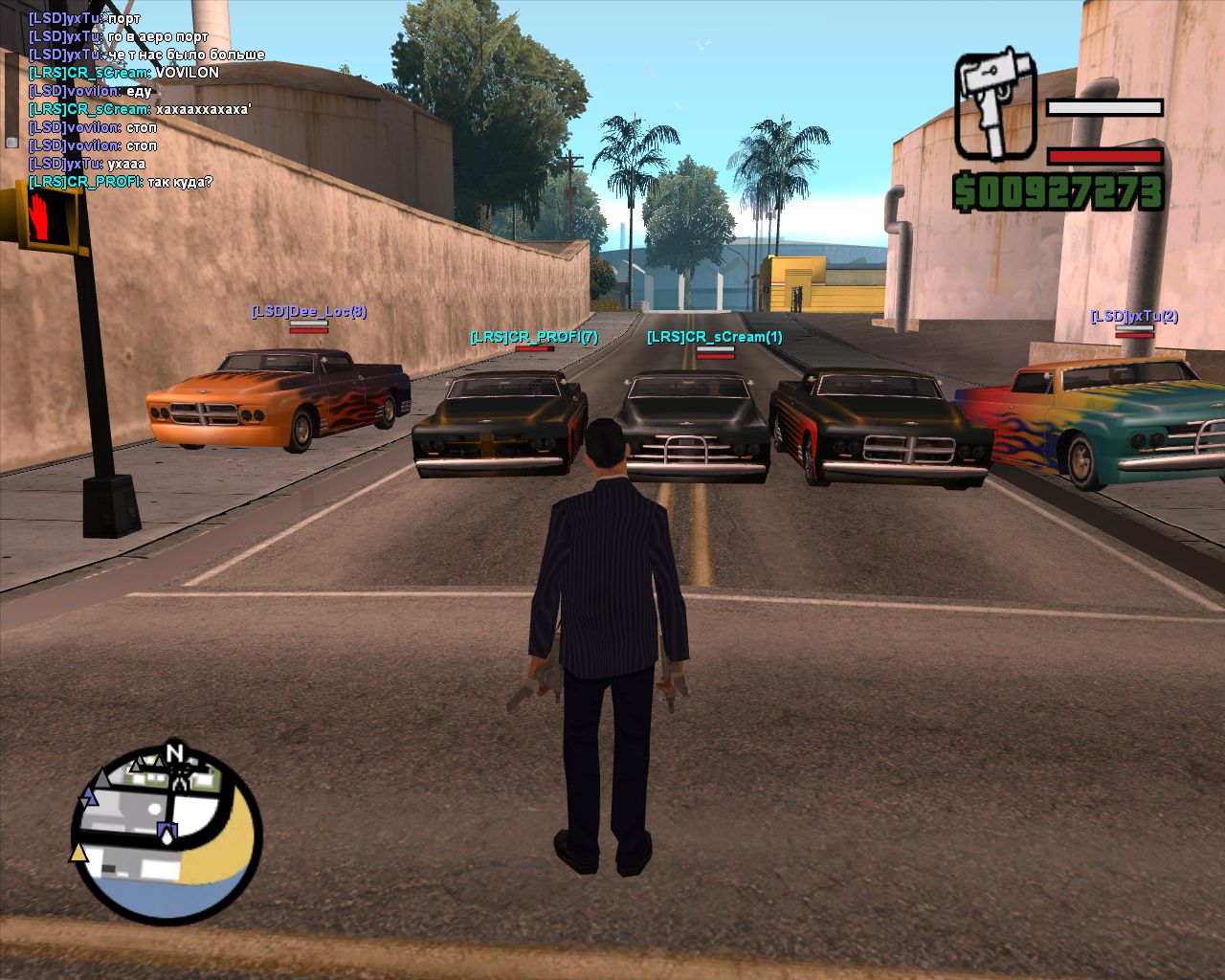The height and width of the screenshot is (980, 1225).
Task: Select the [LRS]CR_sCream(1) player nametag
Action: coord(714,337)
